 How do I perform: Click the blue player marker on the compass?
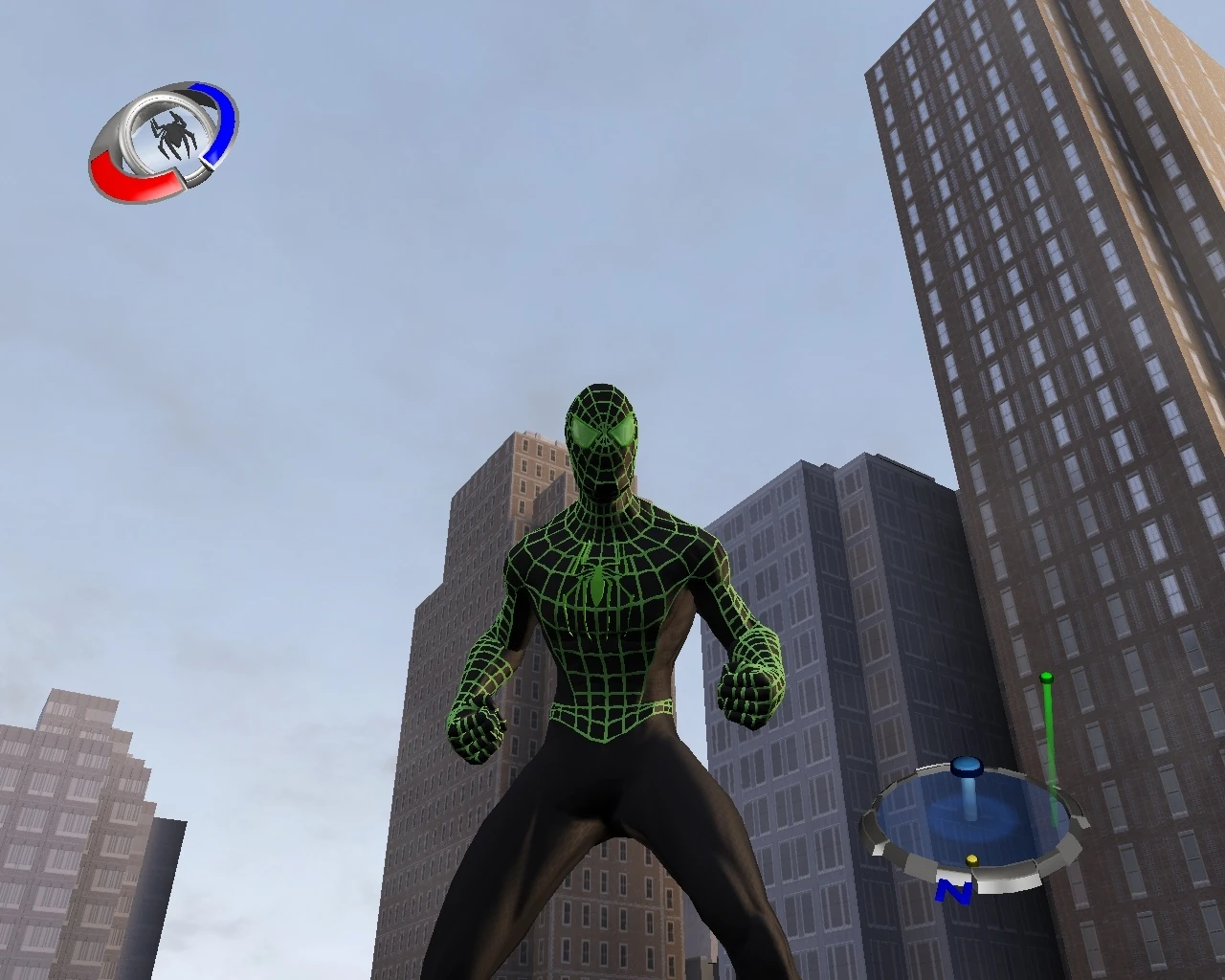(968, 766)
